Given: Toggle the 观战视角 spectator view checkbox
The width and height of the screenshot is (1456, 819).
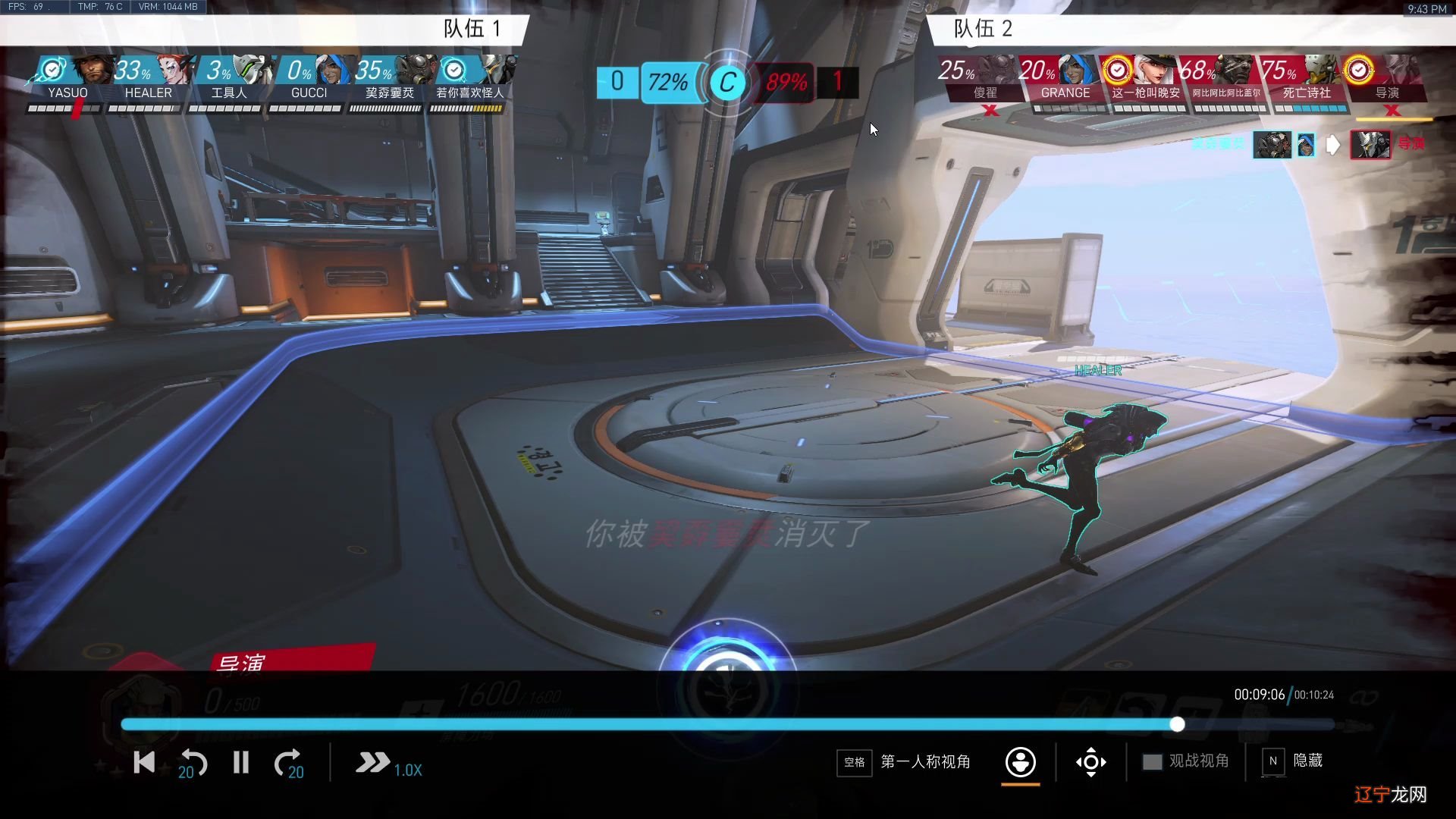Looking at the screenshot, I should pos(1152,761).
